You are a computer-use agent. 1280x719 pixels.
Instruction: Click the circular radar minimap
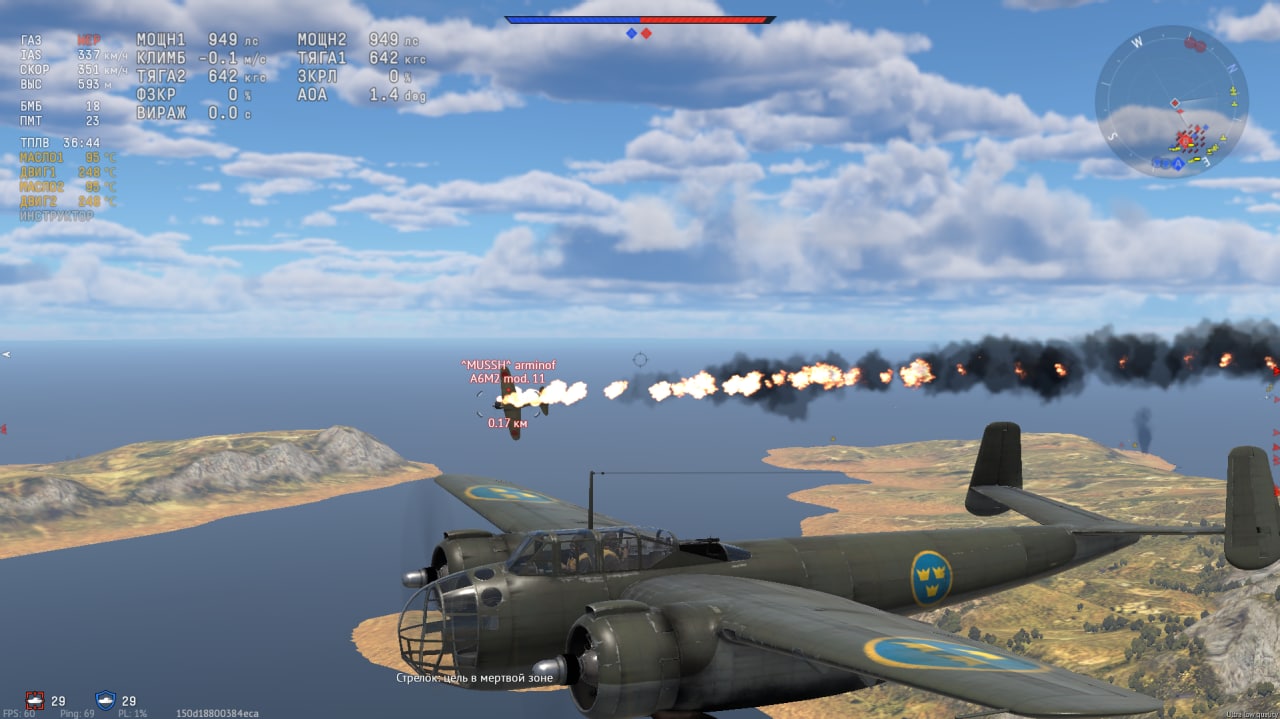1172,102
